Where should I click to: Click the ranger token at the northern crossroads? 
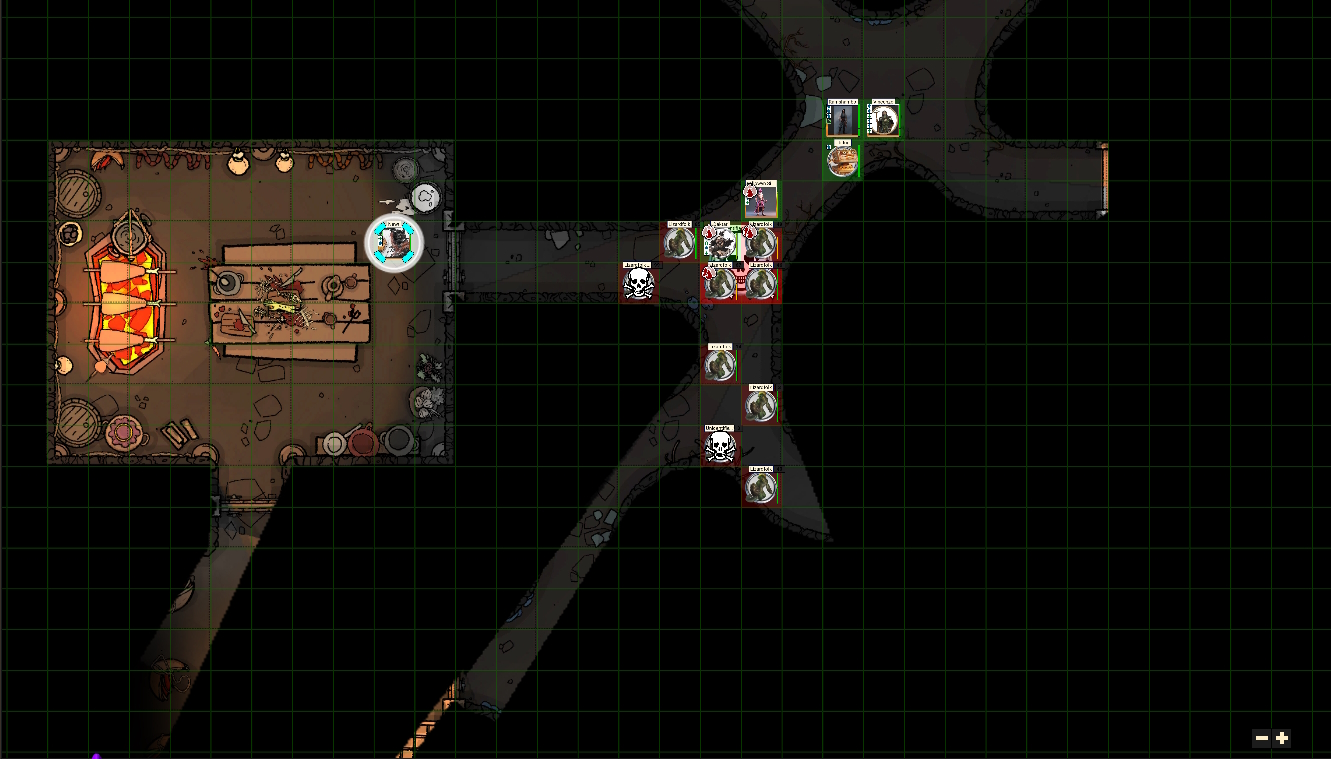(x=843, y=118)
